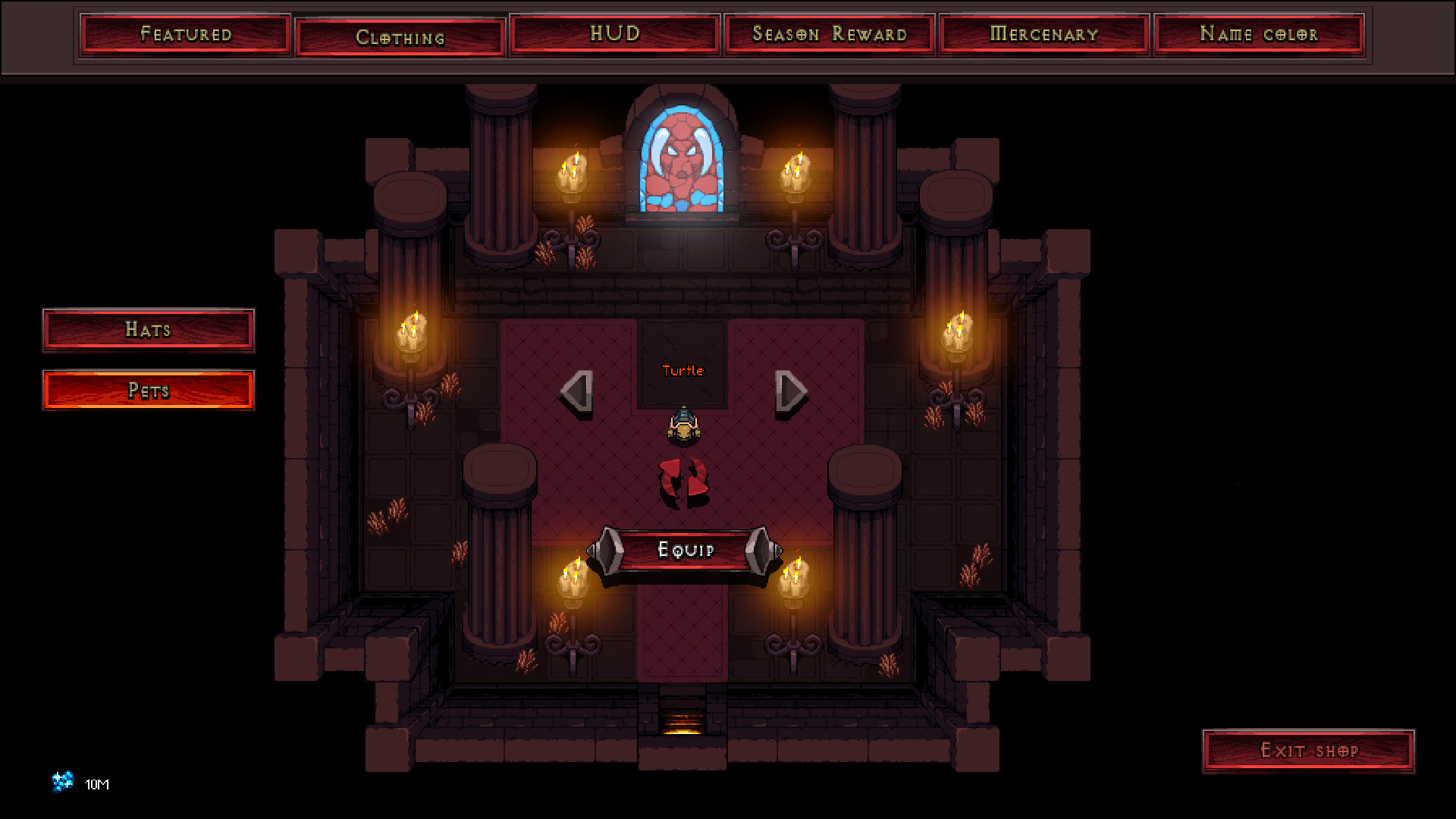1456x819 pixels.
Task: Toggle the Pets category selection
Action: (x=149, y=391)
